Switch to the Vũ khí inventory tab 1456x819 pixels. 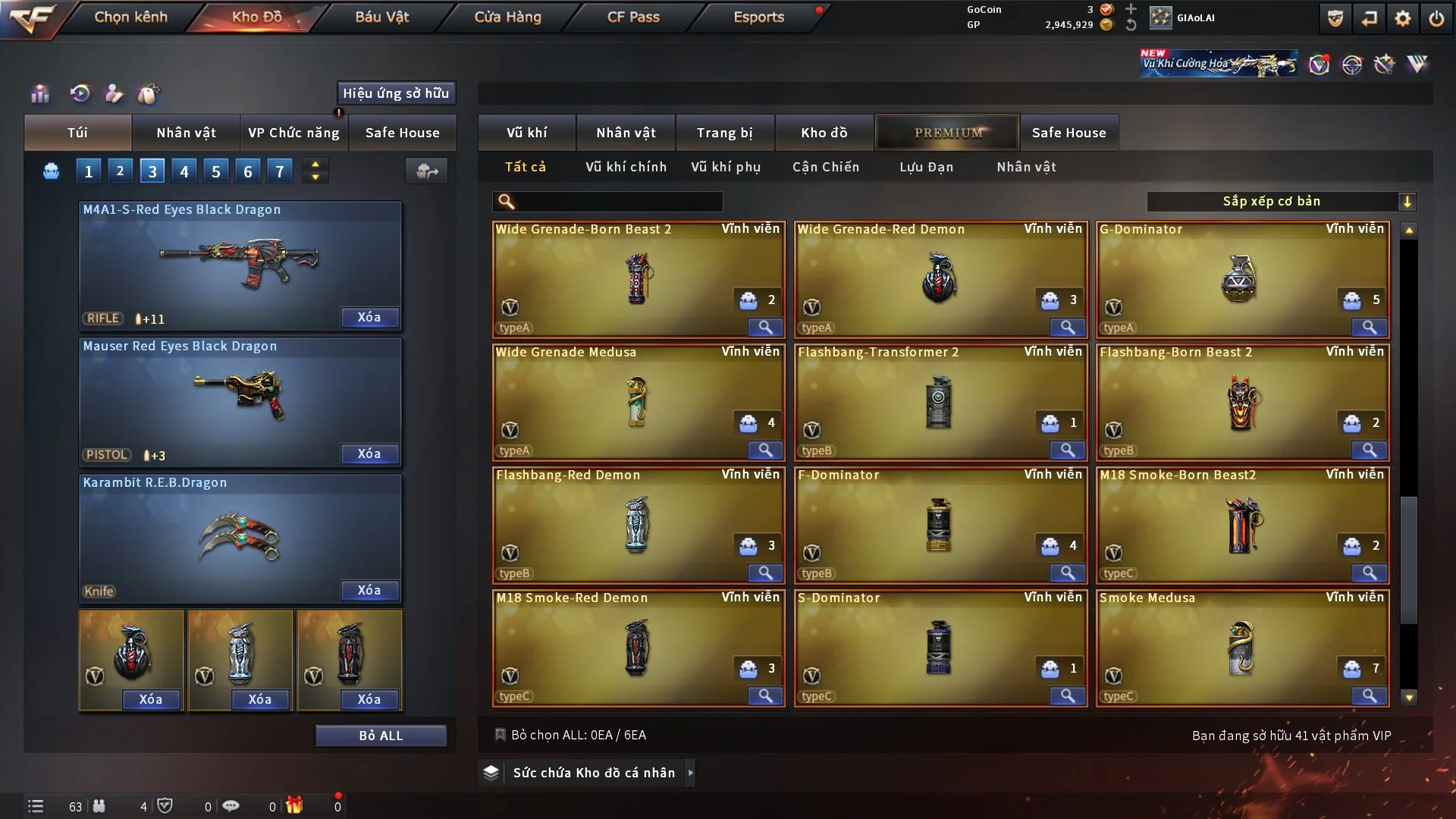point(526,133)
